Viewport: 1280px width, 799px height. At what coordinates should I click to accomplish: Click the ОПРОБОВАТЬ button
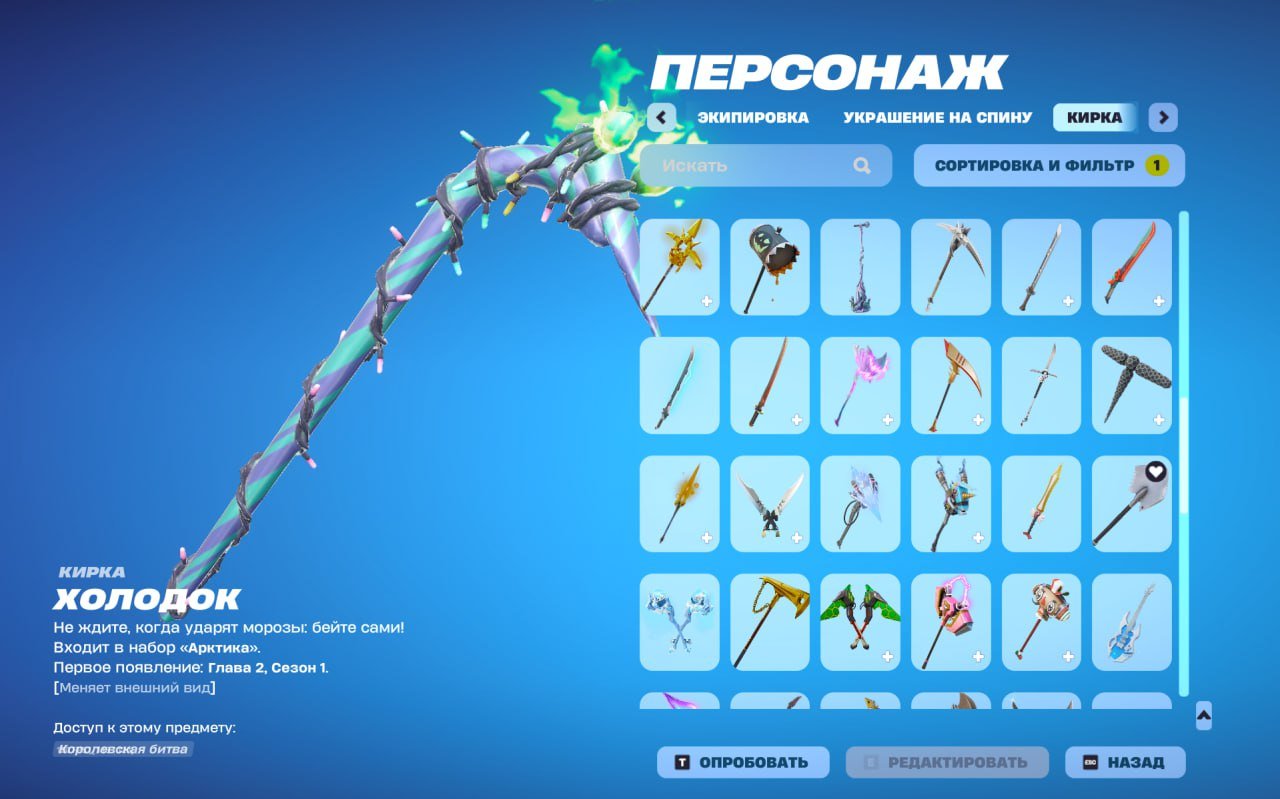click(742, 762)
